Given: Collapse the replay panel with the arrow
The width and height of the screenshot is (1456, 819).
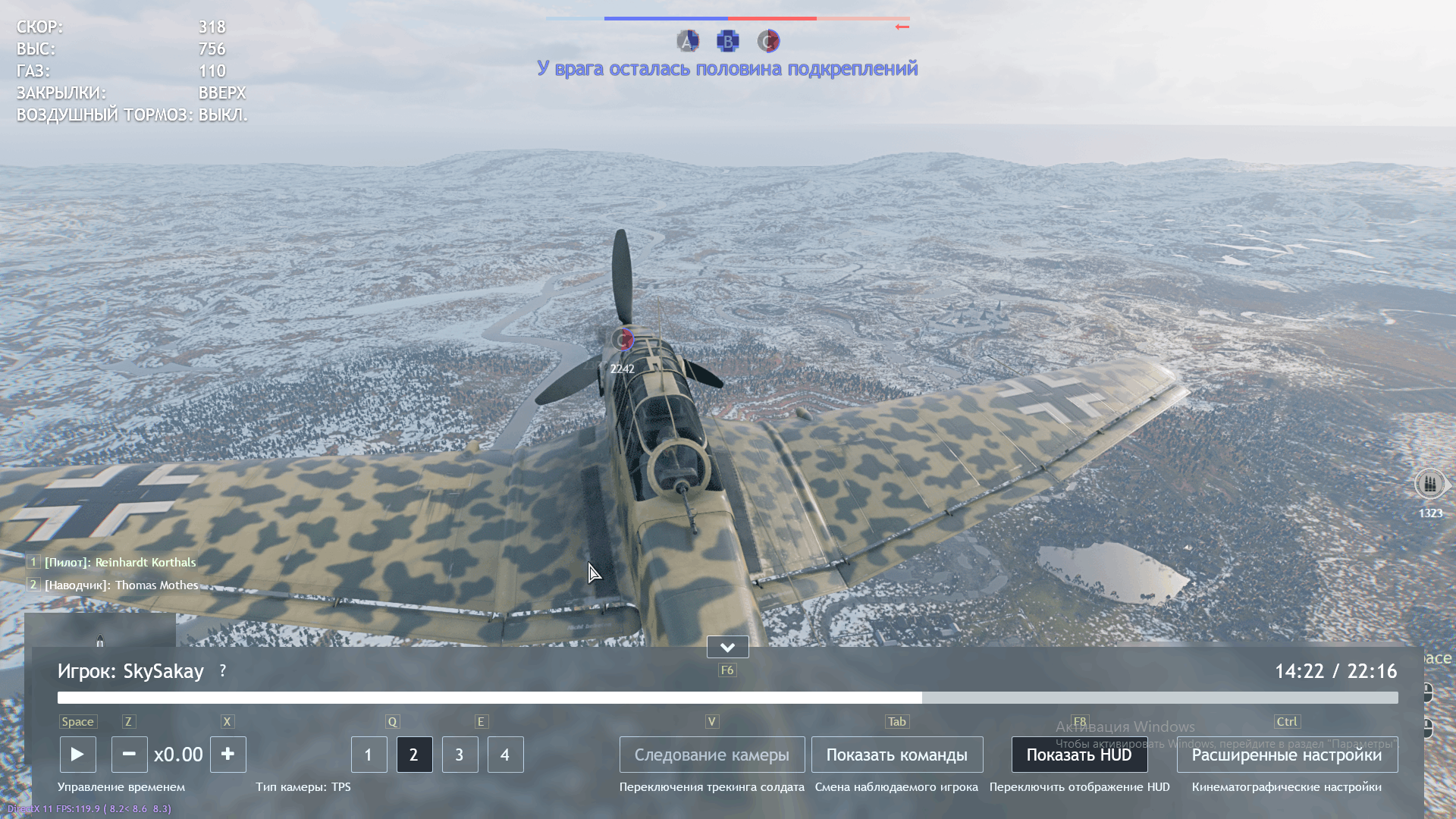Looking at the screenshot, I should [727, 647].
